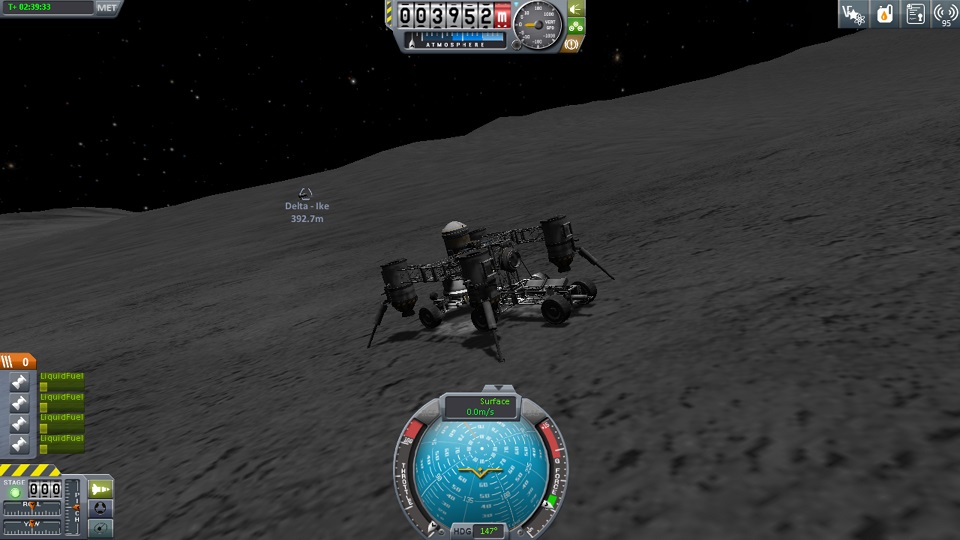This screenshot has height=540, width=960.
Task: Click the MET mission clock toggle
Action: [107, 7]
